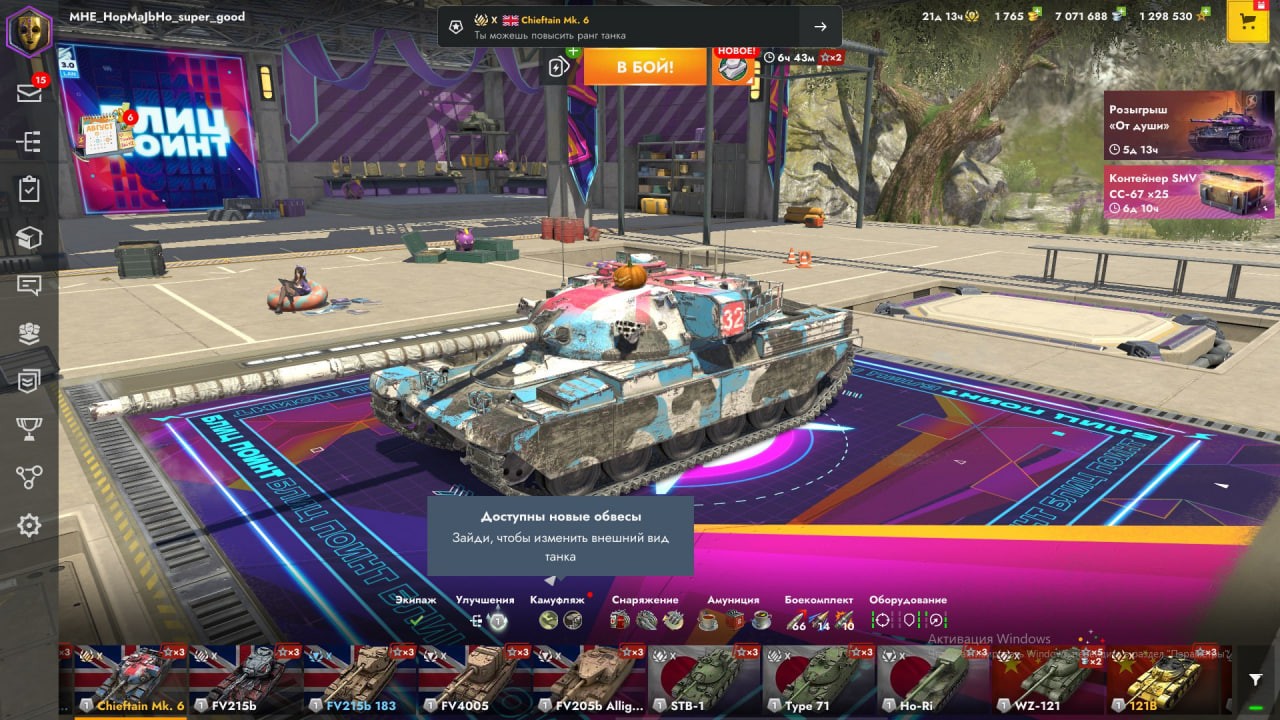Open the settings gear icon
The height and width of the screenshot is (720, 1280).
pos(29,525)
